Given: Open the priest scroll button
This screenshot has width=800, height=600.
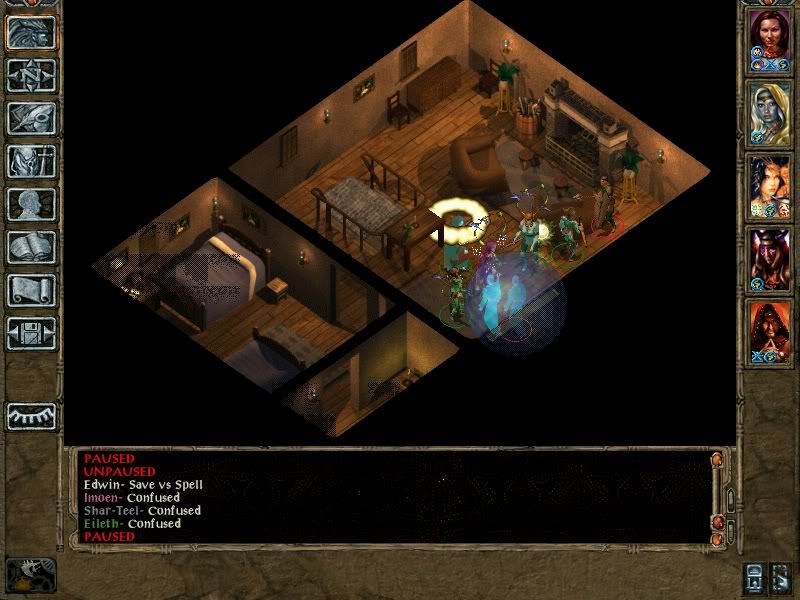Looking at the screenshot, I should (31, 290).
